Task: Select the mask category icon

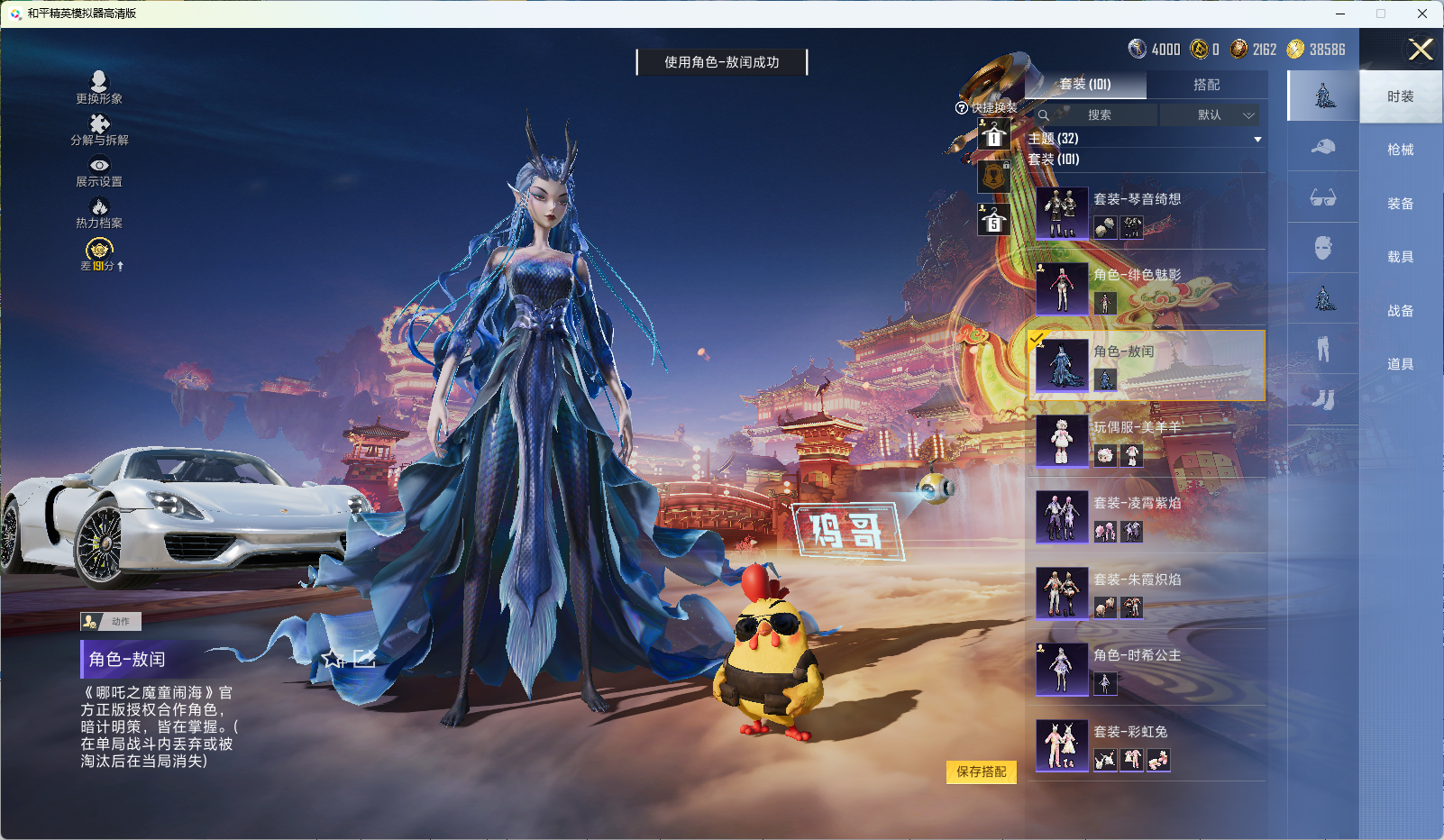Action: 1323,248
